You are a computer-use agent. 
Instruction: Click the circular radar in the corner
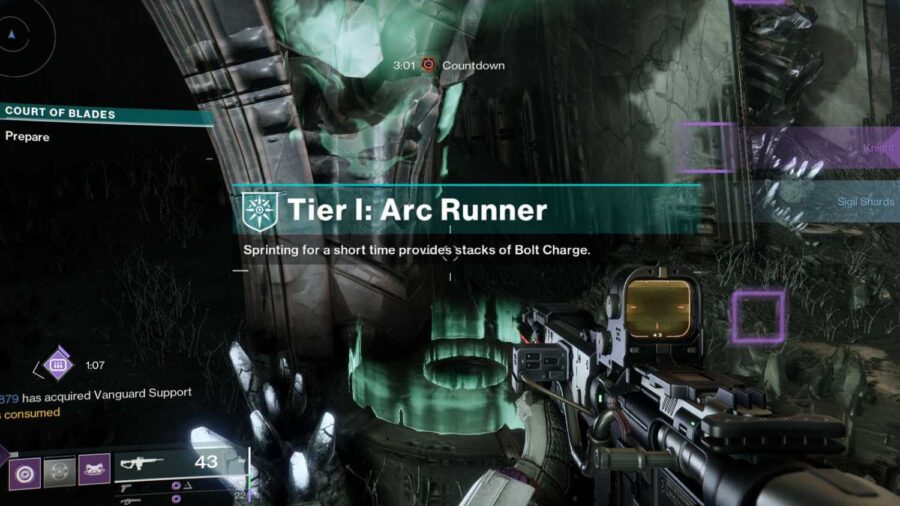pos(14,35)
